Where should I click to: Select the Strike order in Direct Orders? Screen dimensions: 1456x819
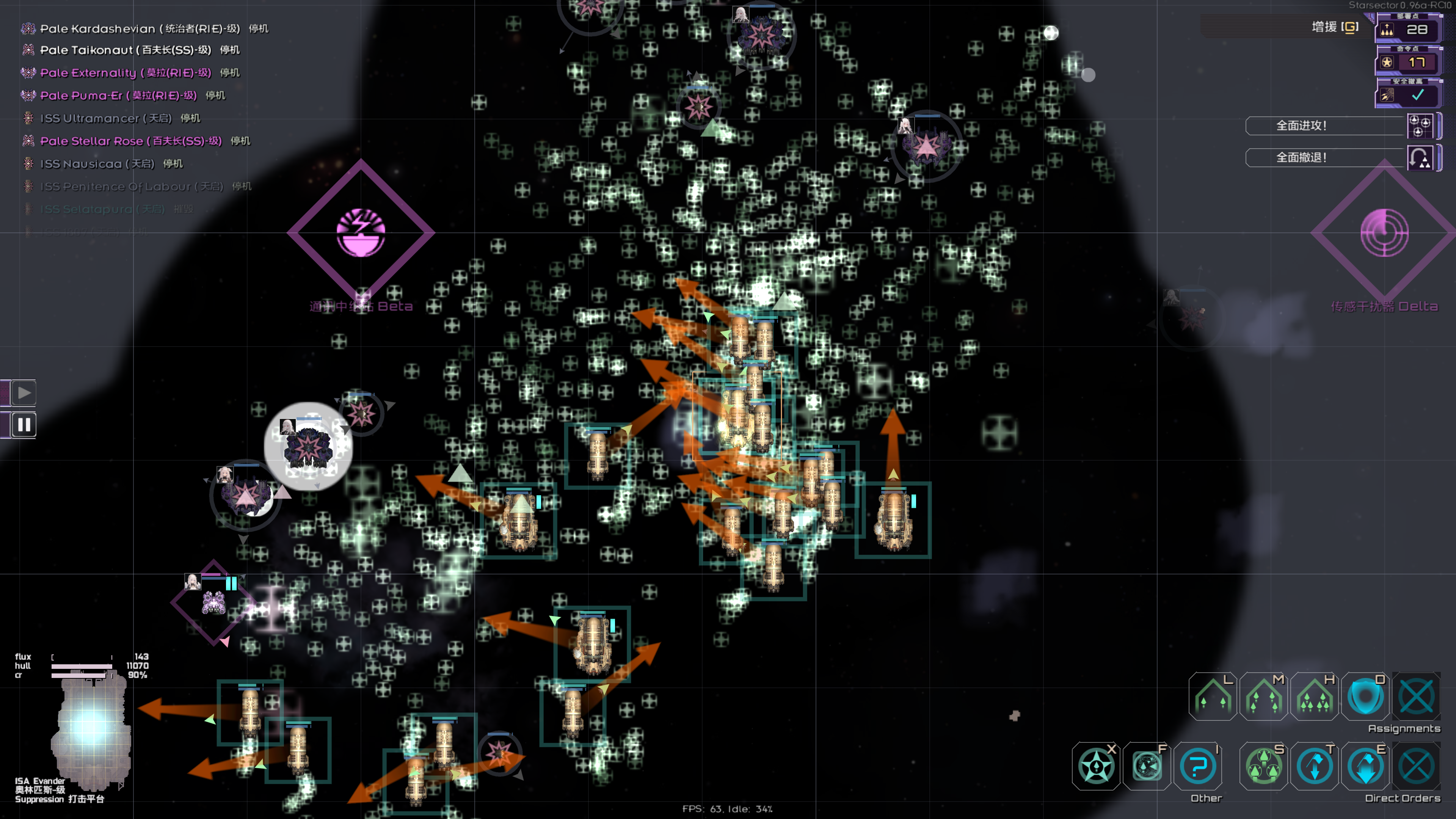(1263, 767)
